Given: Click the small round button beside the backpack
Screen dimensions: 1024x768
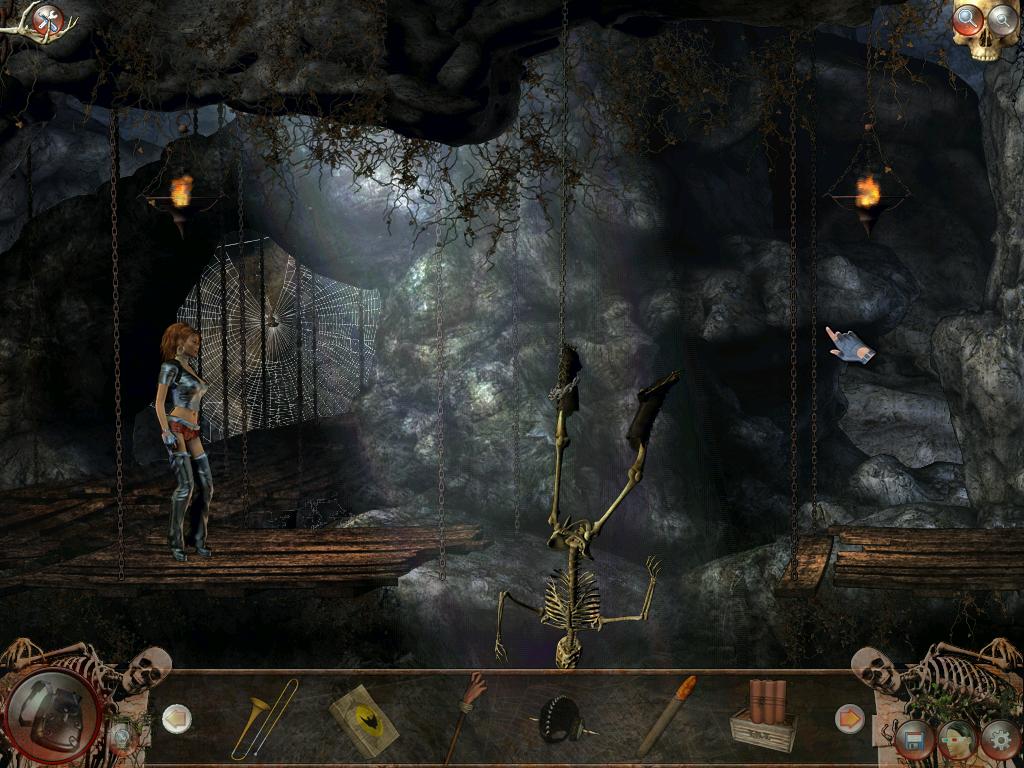Looking at the screenshot, I should pos(122,738).
